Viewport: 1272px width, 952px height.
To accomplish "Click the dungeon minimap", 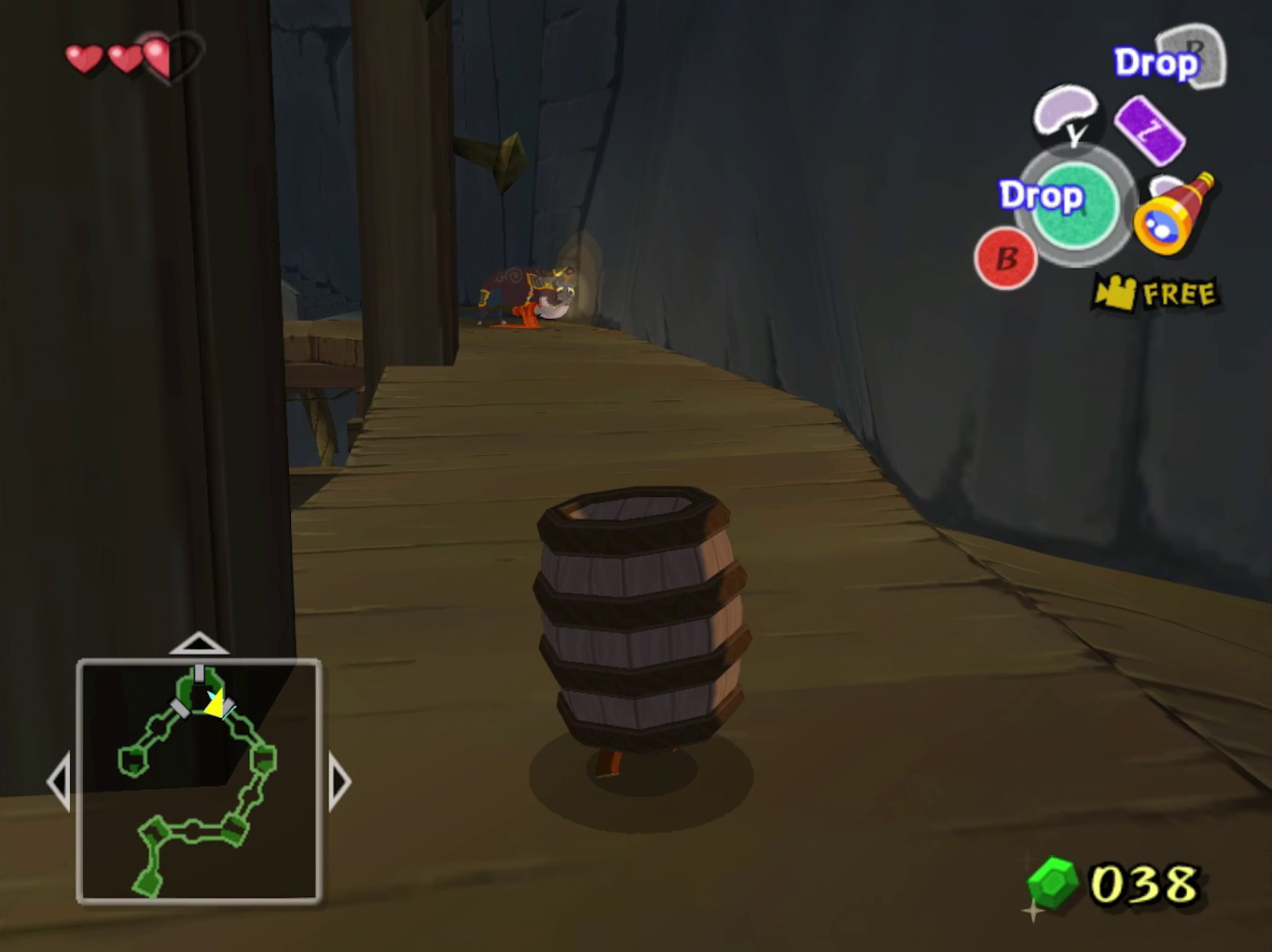I will [x=199, y=781].
